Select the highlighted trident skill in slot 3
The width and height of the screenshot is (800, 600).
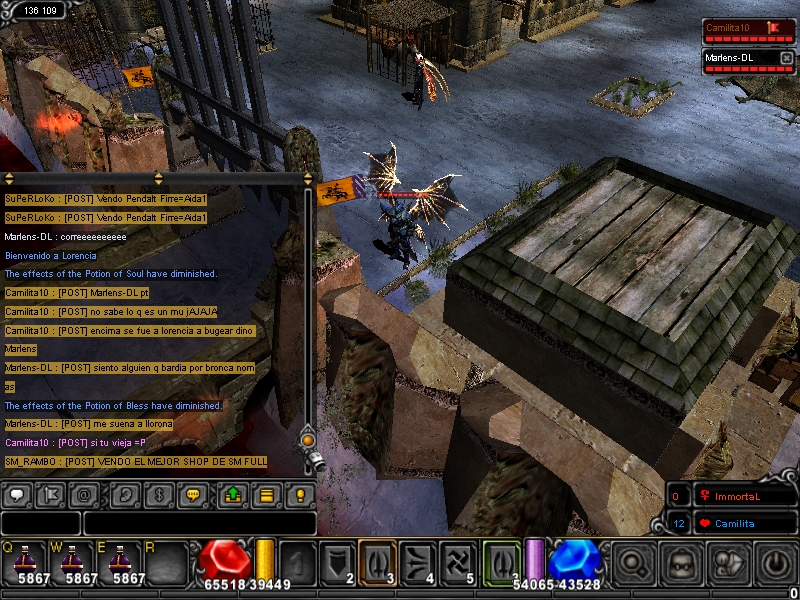coord(378,560)
